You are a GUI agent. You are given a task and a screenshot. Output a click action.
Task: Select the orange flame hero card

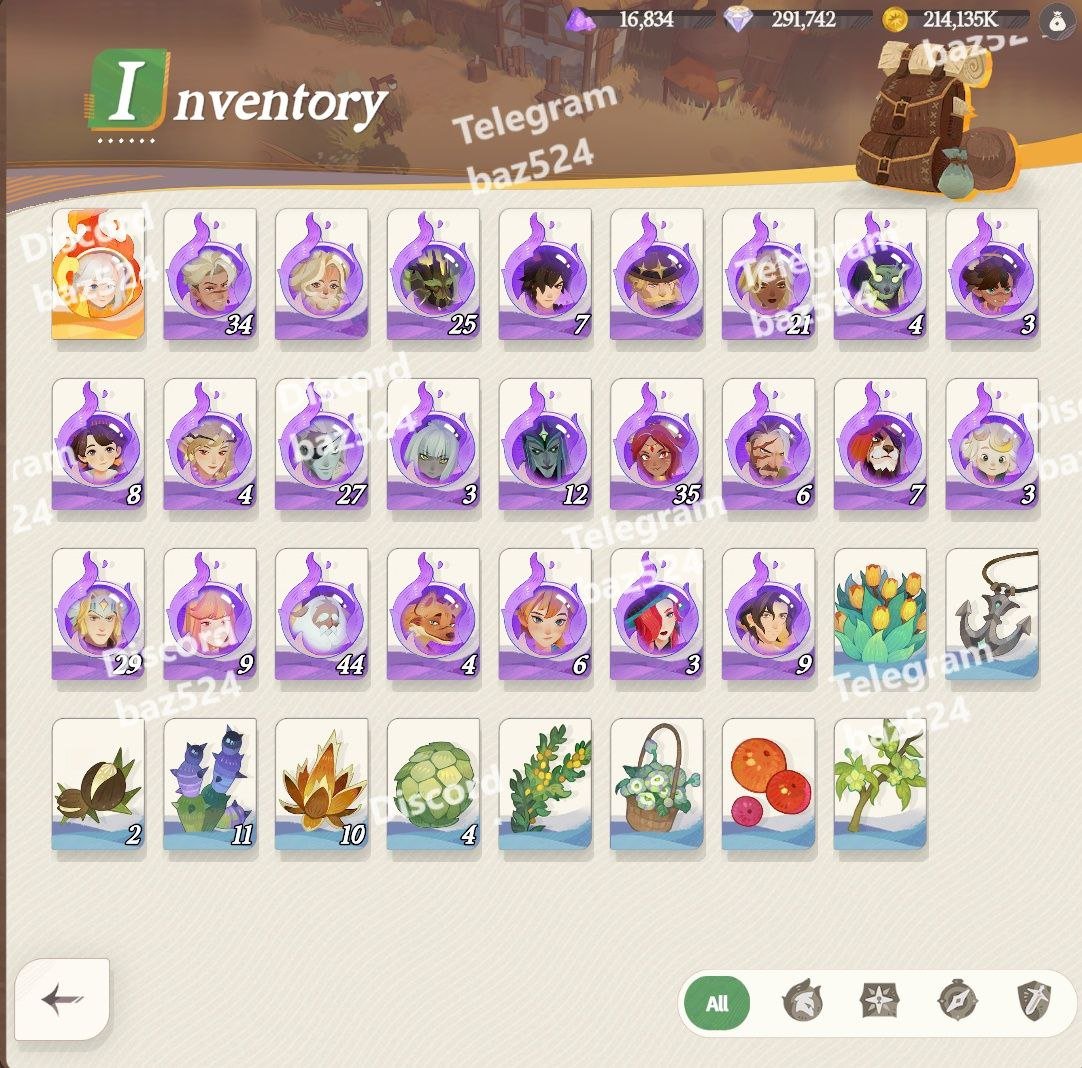[x=98, y=274]
